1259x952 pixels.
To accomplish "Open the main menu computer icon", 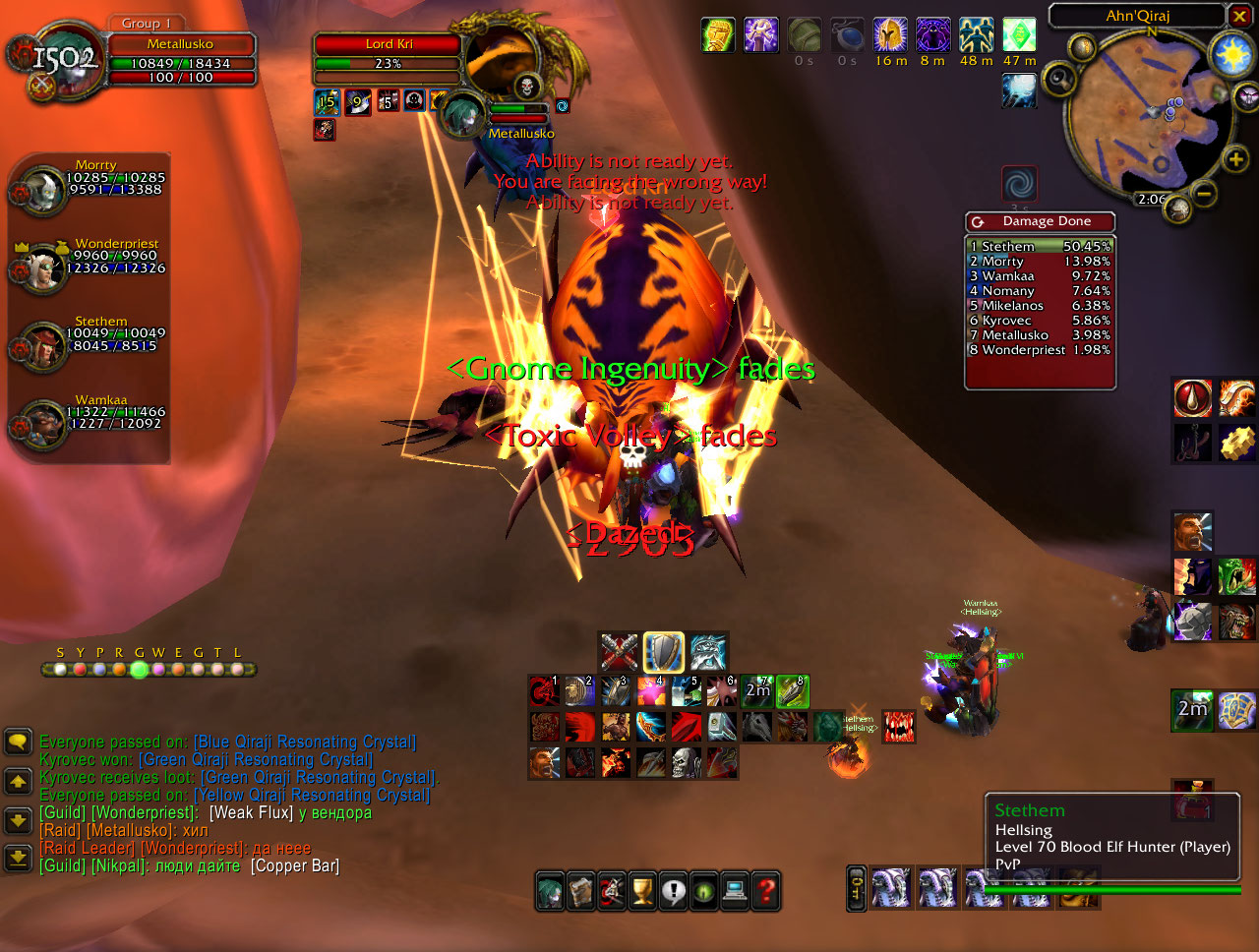I will pos(734,891).
